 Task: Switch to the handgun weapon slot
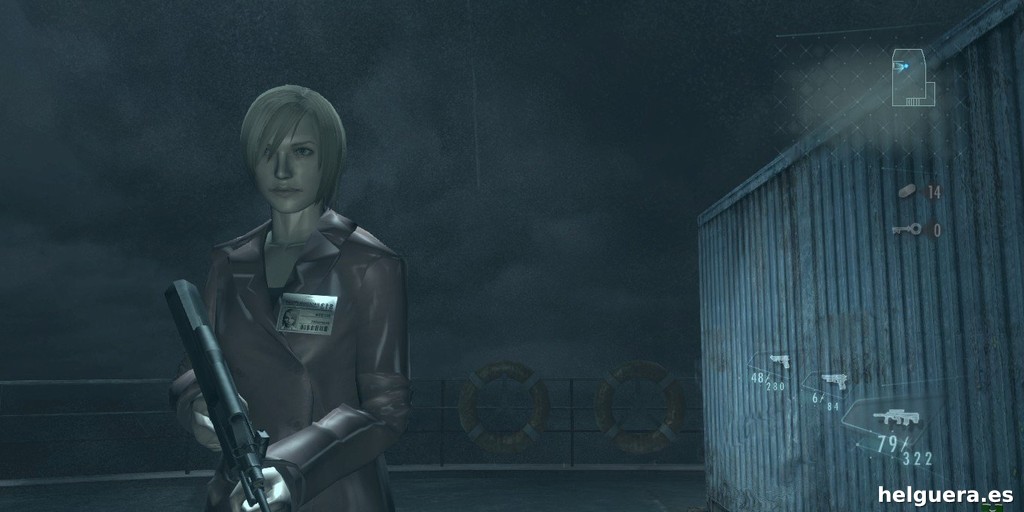pos(776,362)
